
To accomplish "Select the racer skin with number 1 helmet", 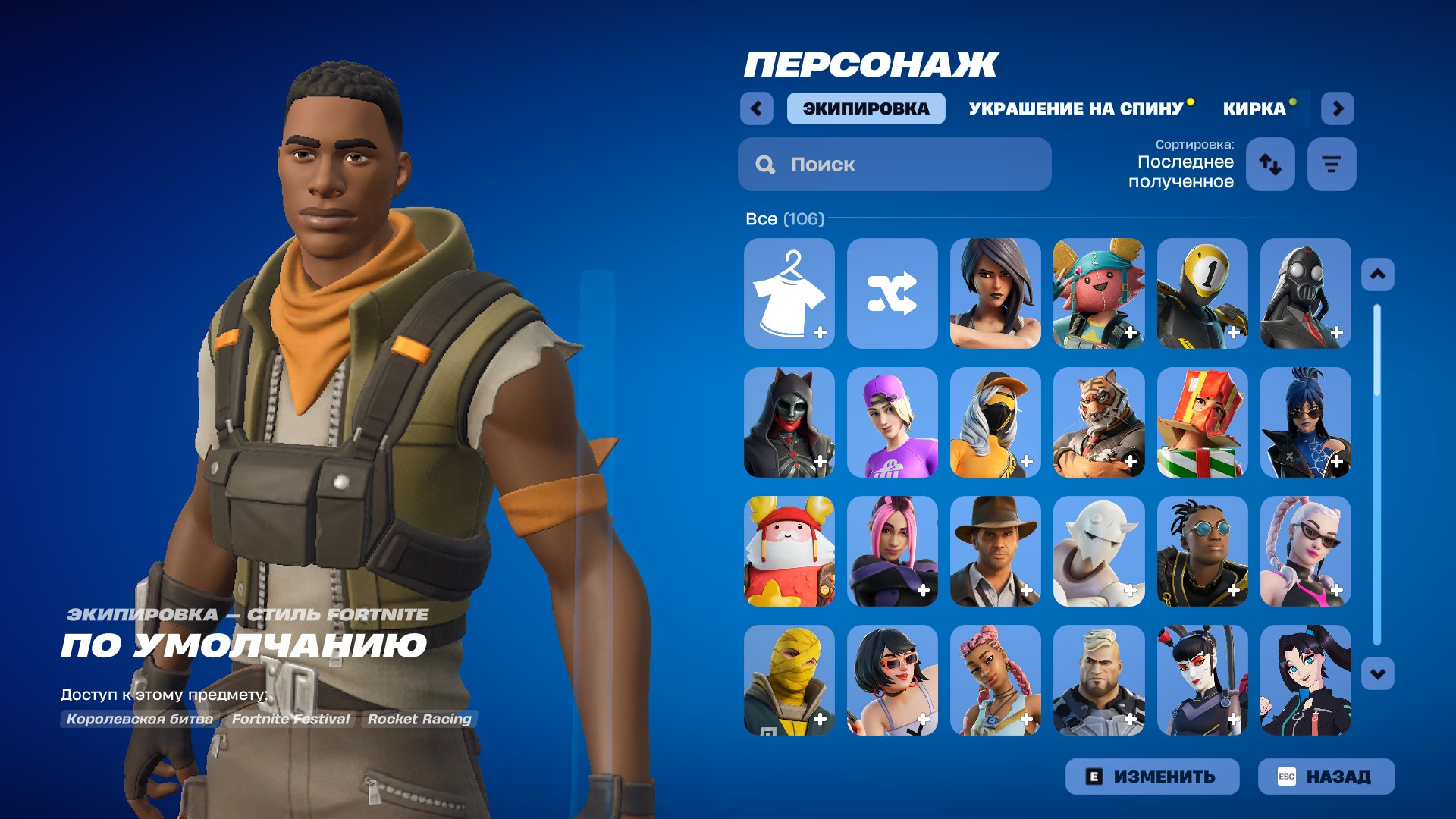I will click(1200, 293).
